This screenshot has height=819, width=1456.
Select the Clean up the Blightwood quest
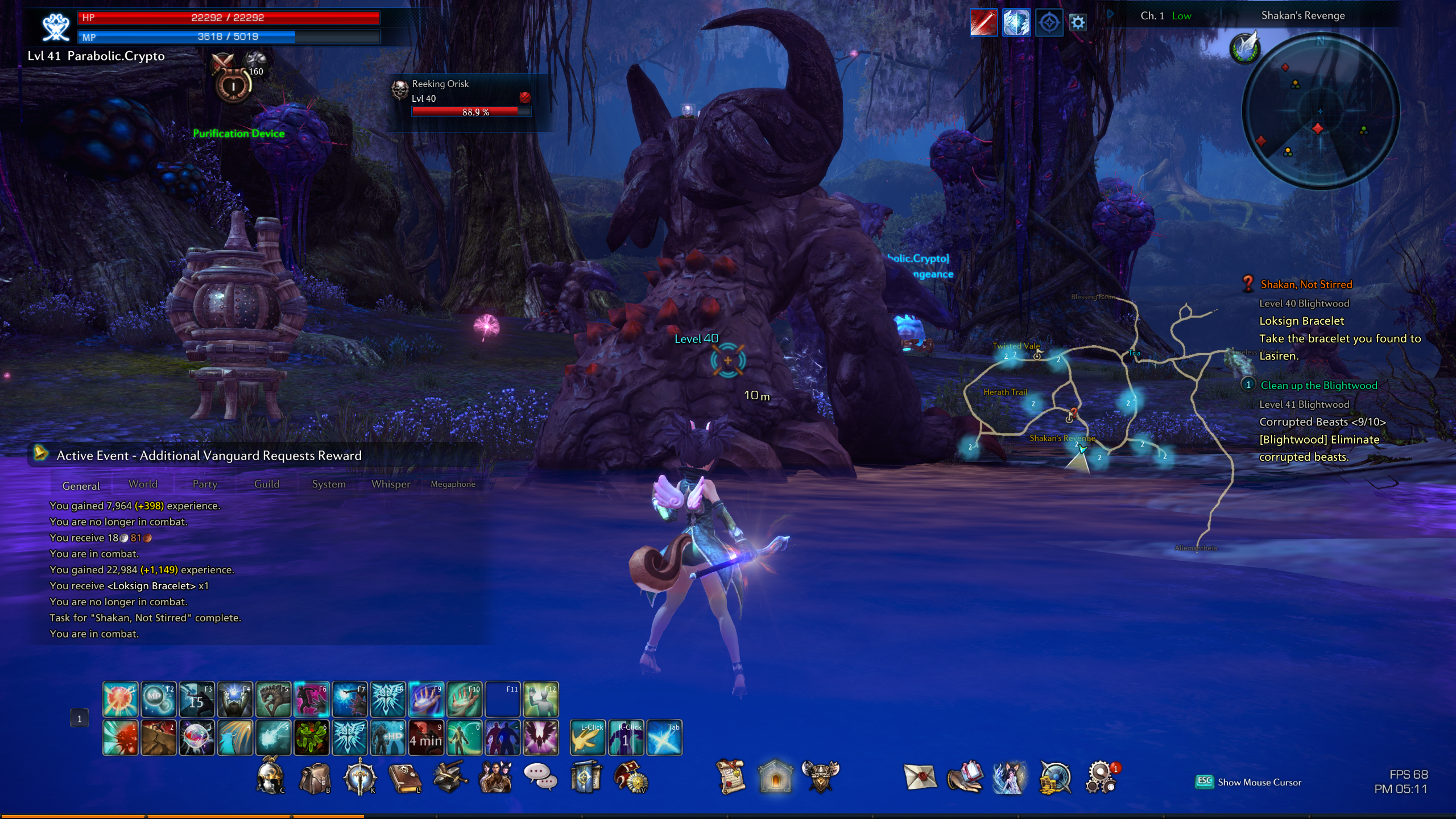[1318, 386]
